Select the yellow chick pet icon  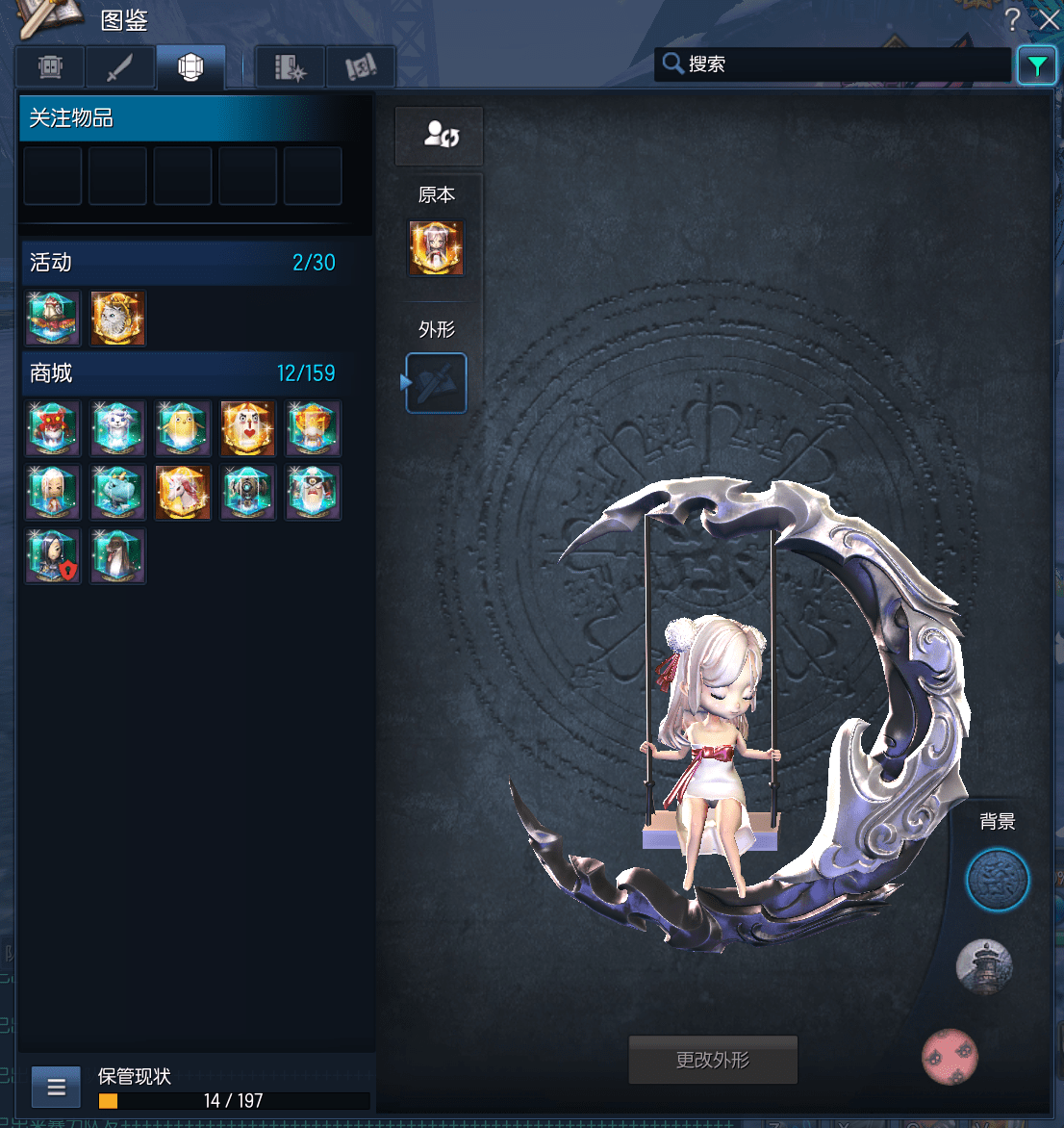click(183, 428)
